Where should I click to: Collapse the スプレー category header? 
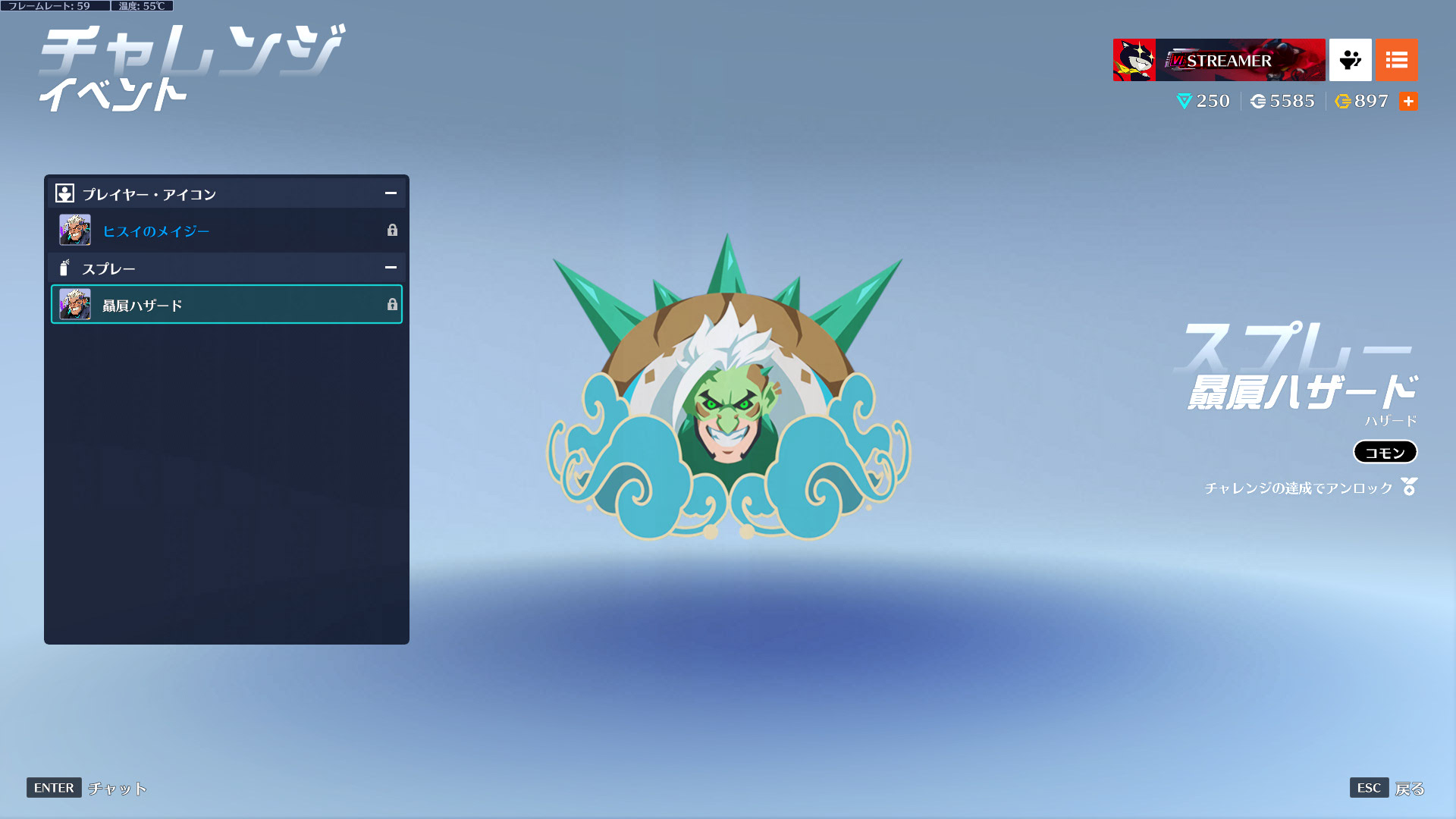click(391, 268)
